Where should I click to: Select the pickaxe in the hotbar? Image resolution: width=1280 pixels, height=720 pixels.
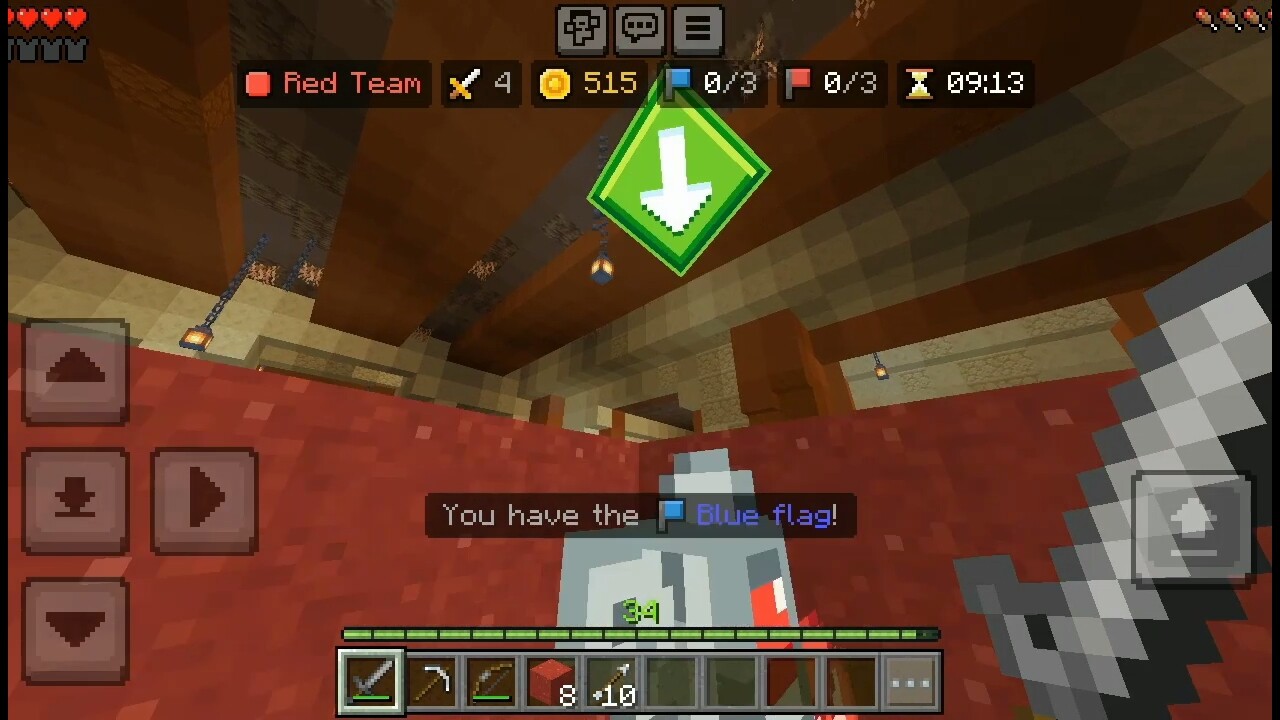click(x=432, y=682)
